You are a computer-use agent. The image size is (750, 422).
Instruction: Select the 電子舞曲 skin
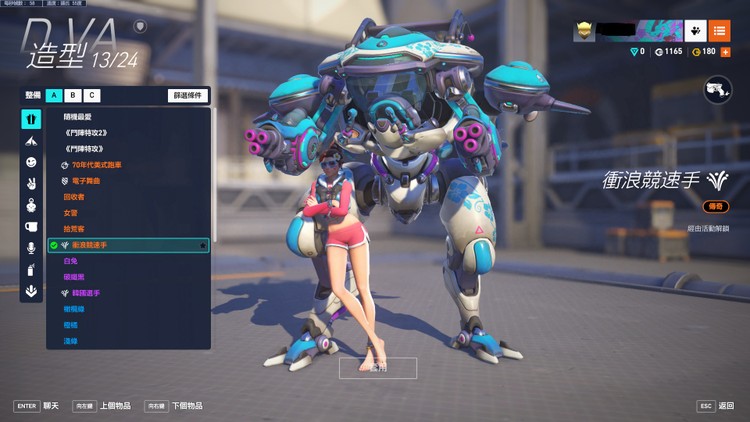click(86, 181)
